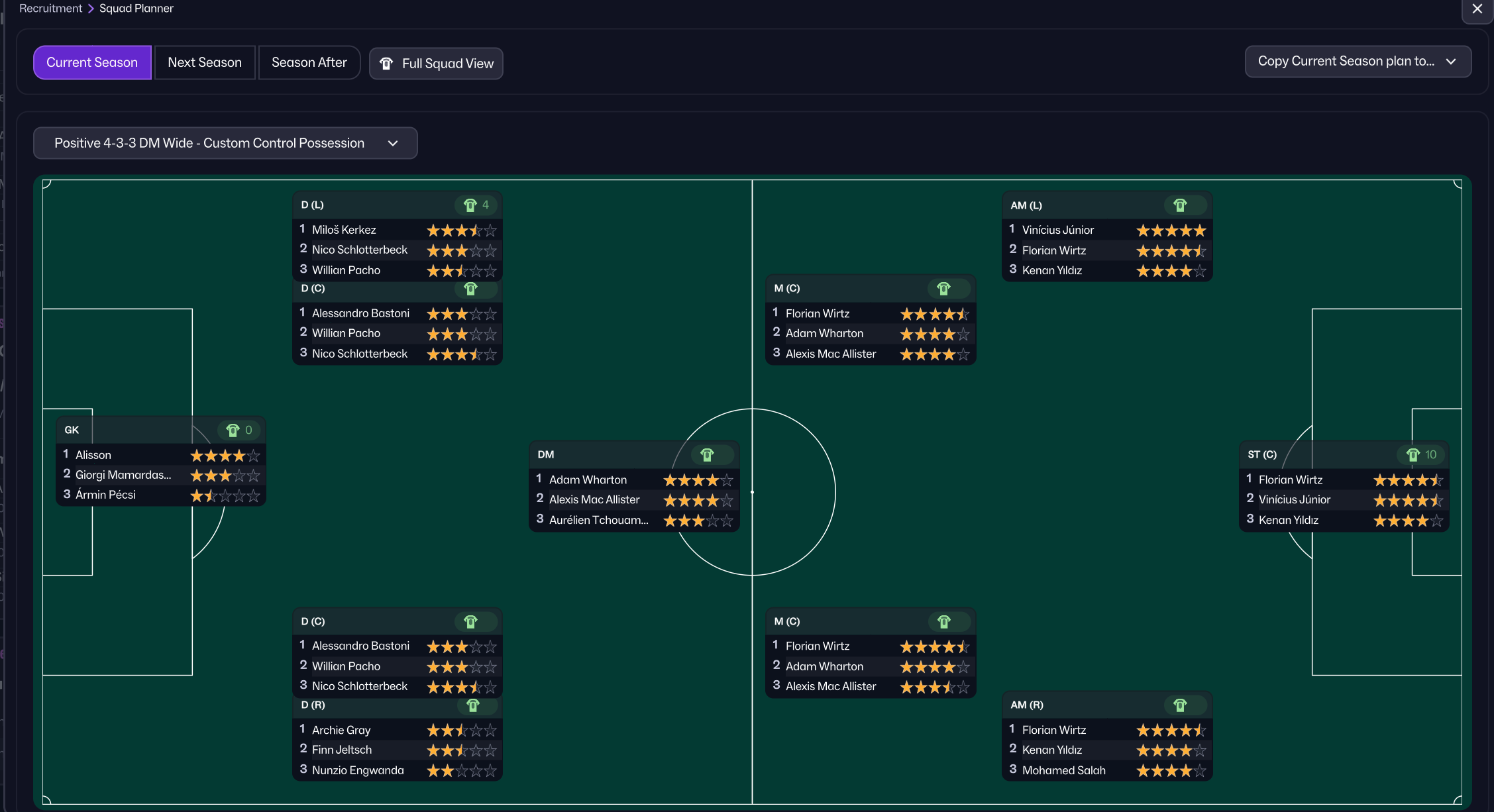1494x812 pixels.
Task: Open Full Squad View
Action: point(436,64)
